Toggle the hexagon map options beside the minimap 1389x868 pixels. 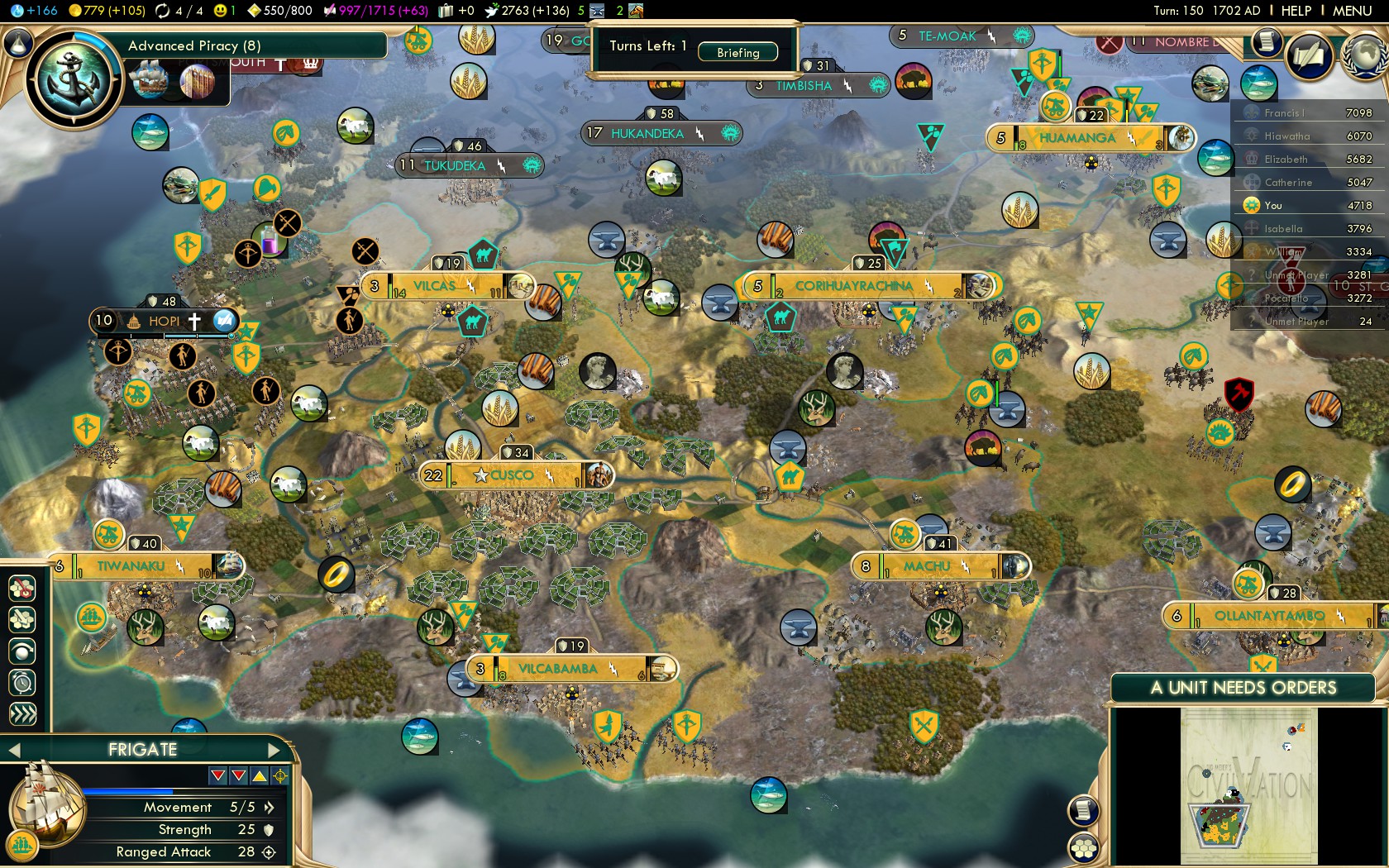[x=1083, y=847]
